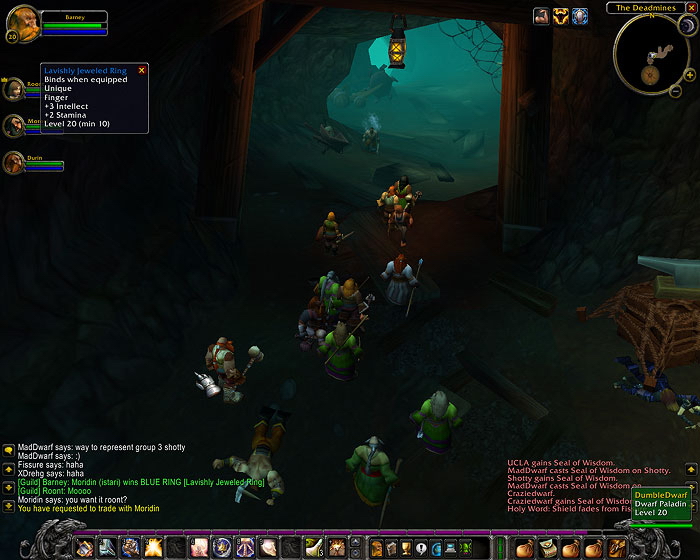Image resolution: width=700 pixels, height=560 pixels.
Task: Target party member Durin's portrait
Action: 15,162
